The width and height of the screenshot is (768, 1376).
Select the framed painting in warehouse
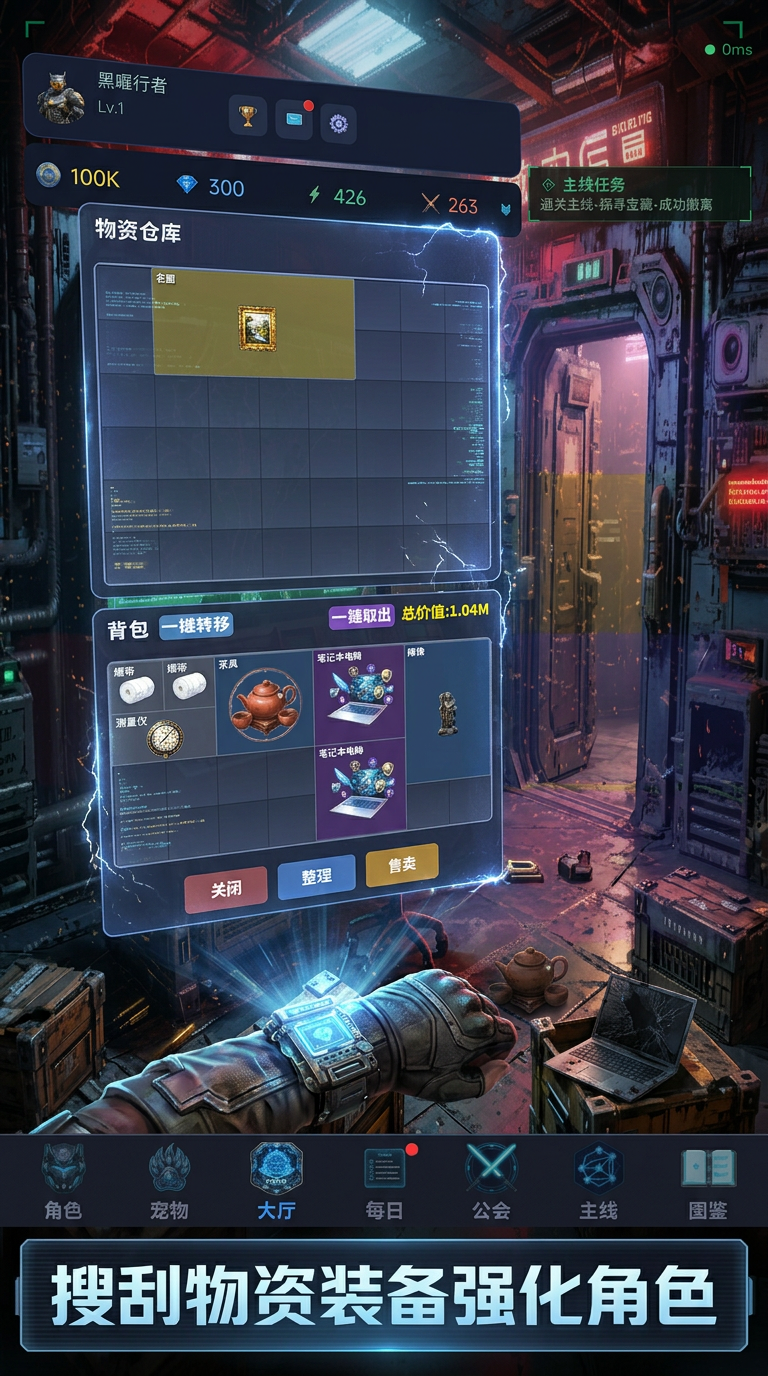[x=256, y=327]
